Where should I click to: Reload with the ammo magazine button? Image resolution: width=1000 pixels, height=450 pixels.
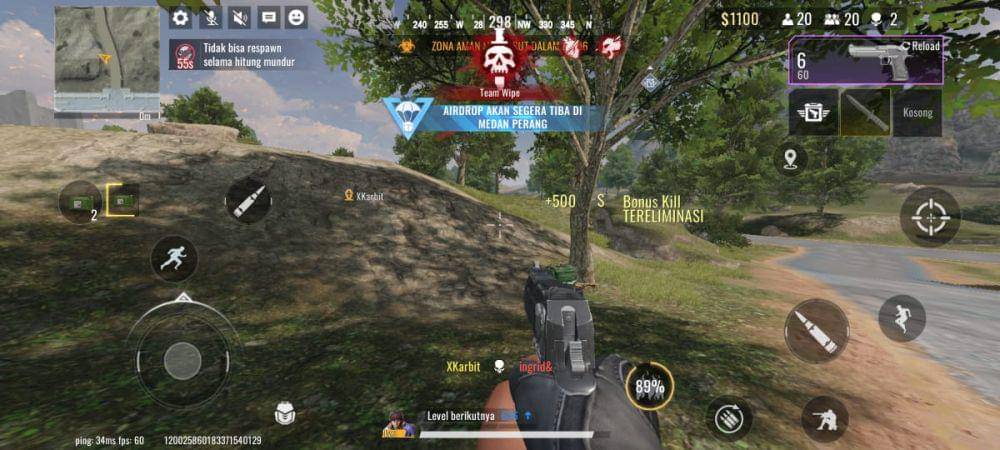(x=729, y=418)
